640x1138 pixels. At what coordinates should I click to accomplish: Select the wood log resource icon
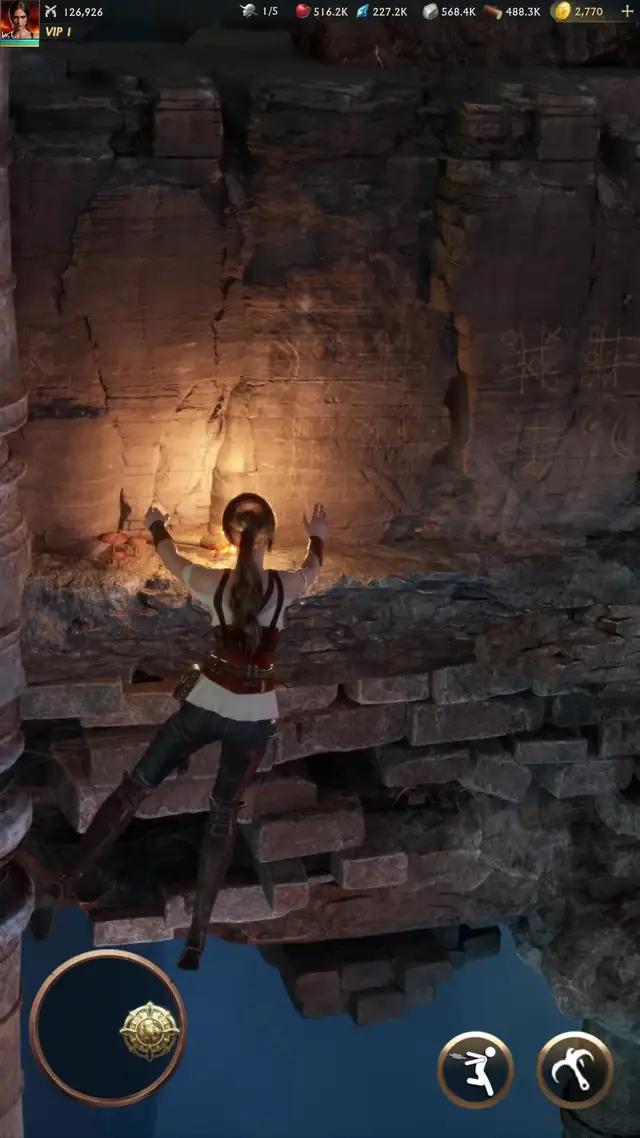(493, 11)
